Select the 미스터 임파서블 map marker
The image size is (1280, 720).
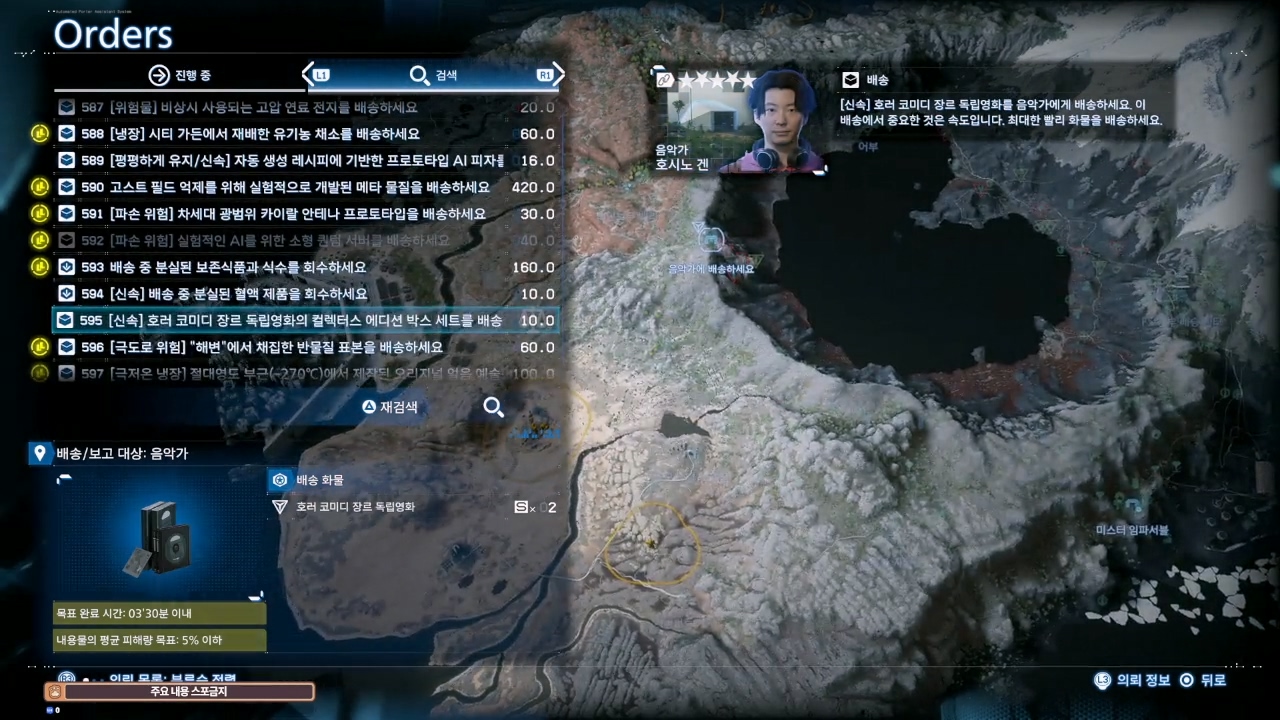click(1133, 508)
